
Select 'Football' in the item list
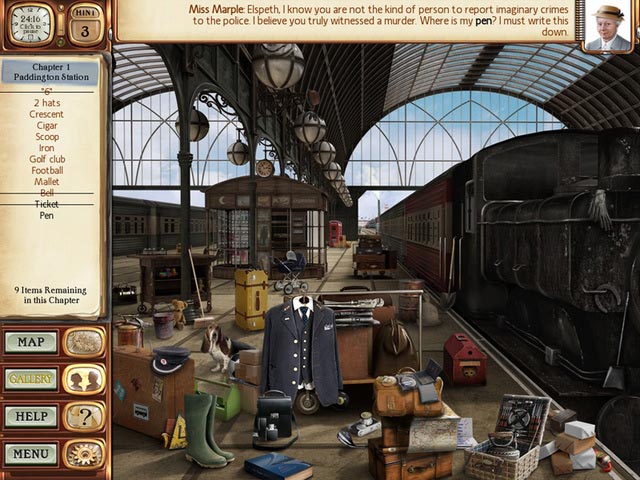point(47,170)
